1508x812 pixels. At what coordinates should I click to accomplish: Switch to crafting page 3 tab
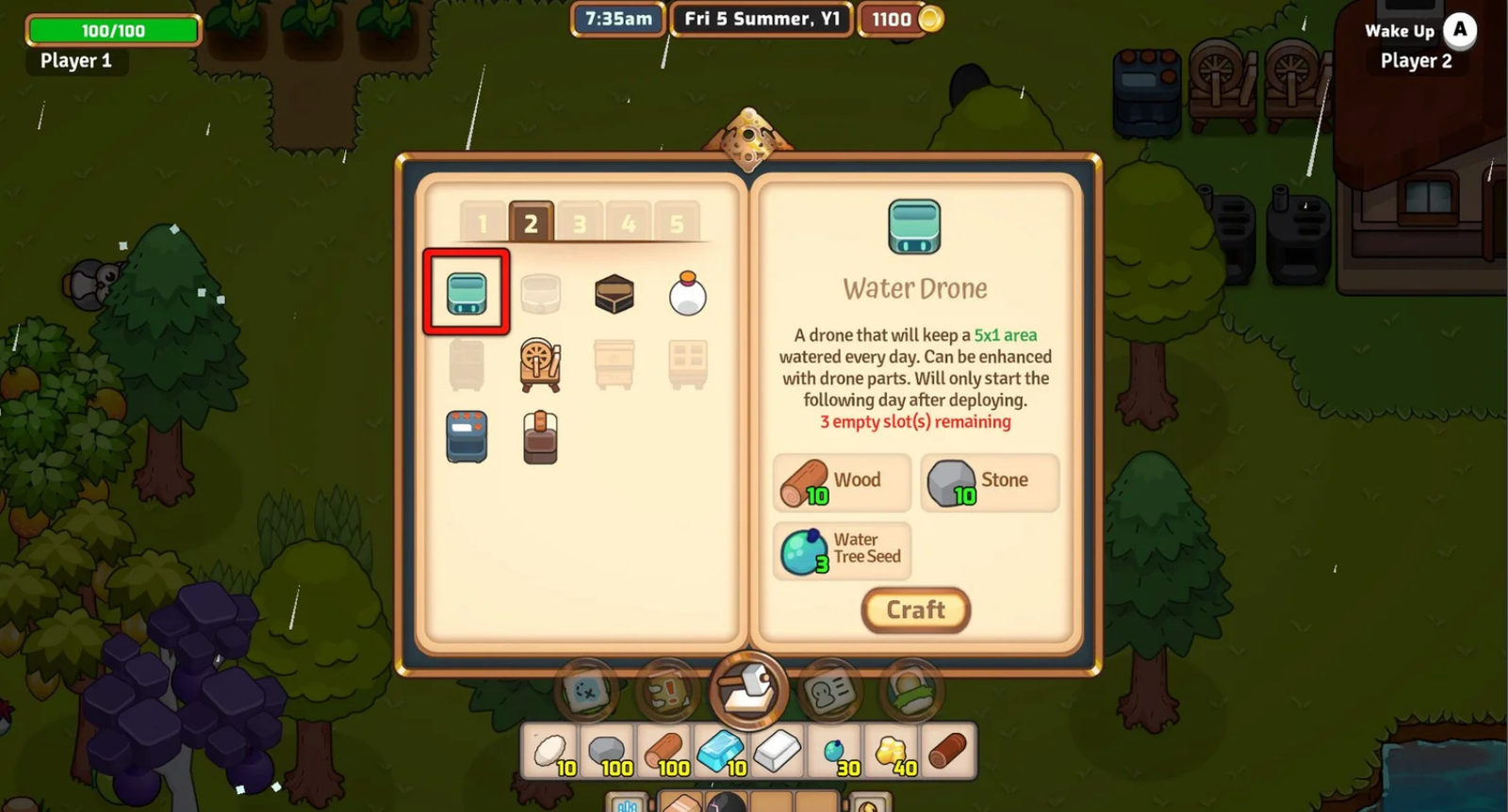tap(579, 223)
